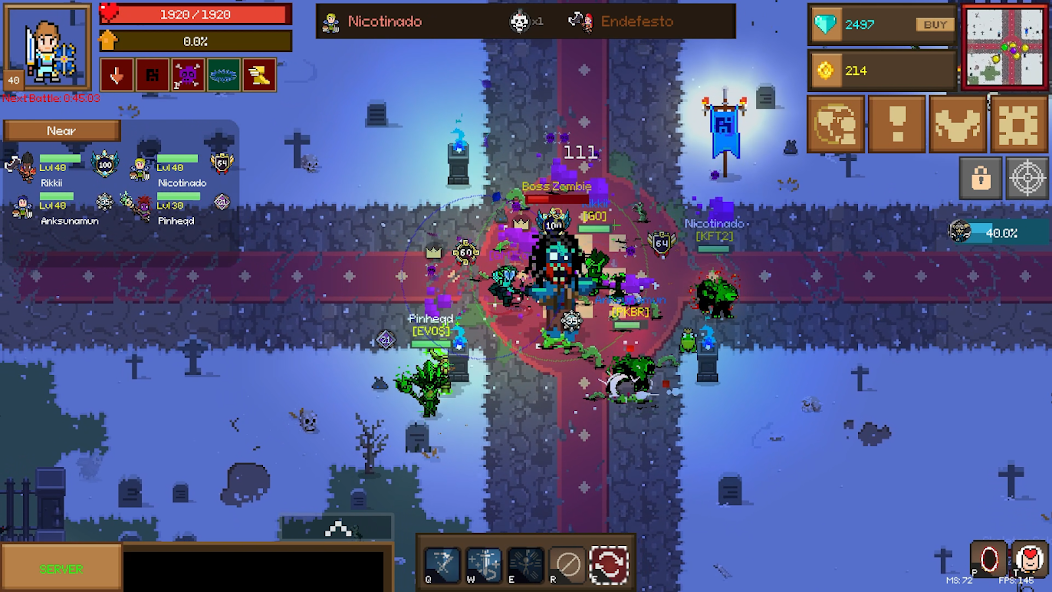
Task: Toggle the padlock lock button
Action: pos(980,178)
